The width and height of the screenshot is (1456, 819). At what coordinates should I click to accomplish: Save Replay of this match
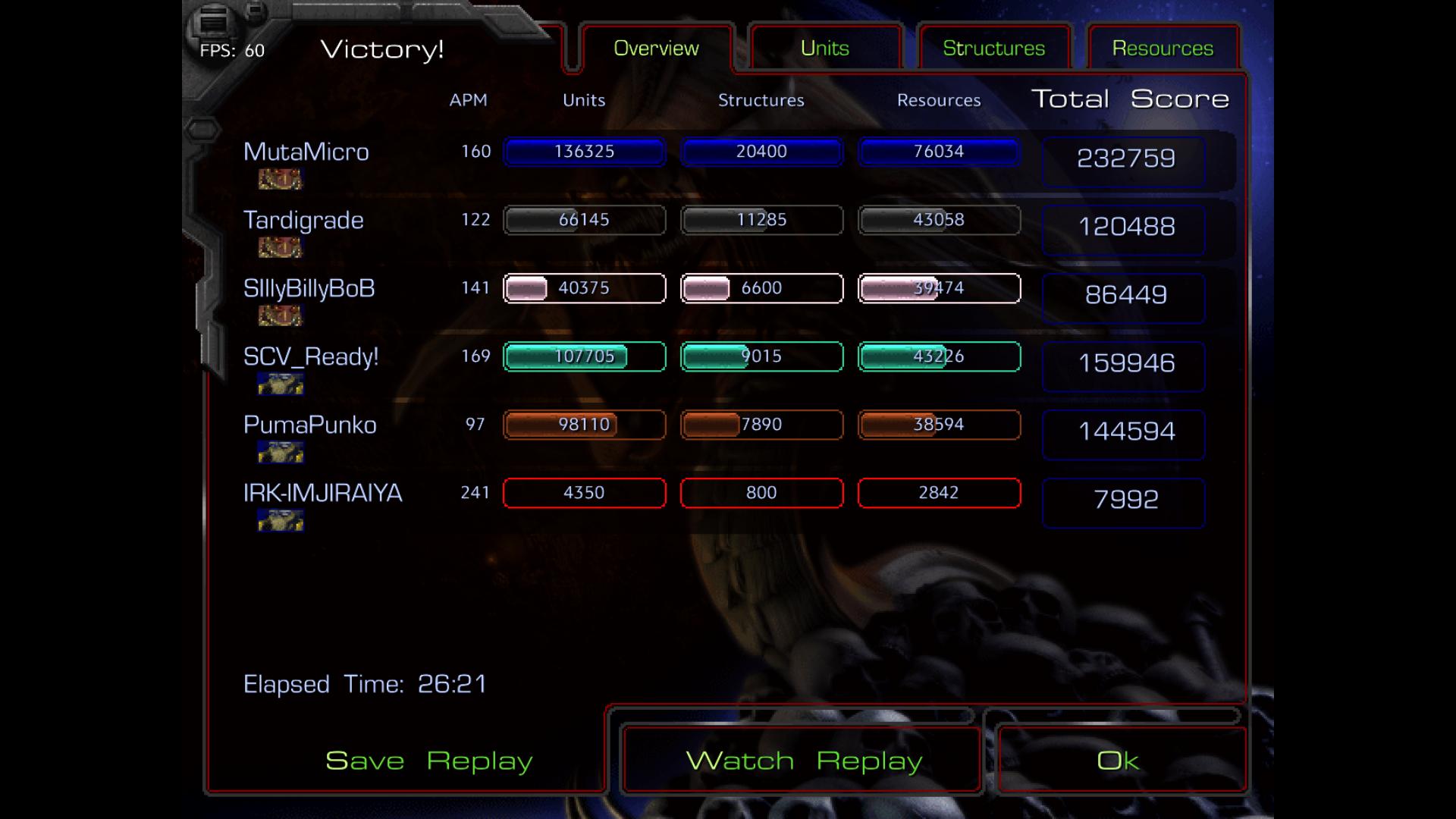tap(428, 761)
